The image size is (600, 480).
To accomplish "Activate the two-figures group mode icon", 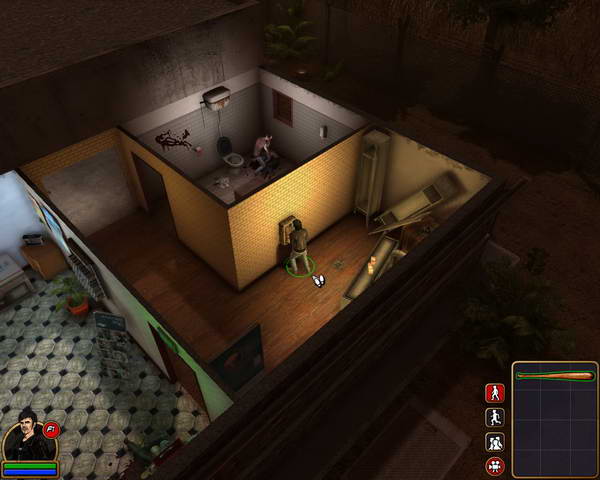I will [495, 442].
